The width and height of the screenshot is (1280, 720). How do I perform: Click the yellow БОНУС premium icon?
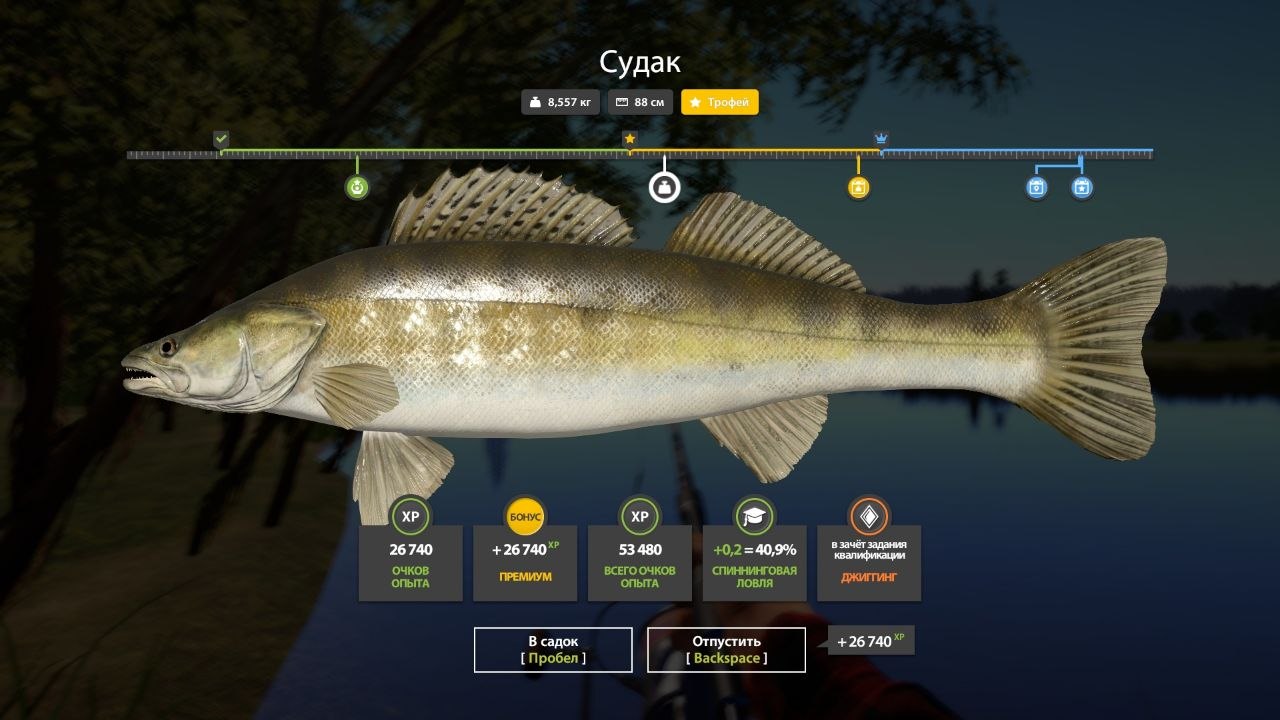[525, 517]
